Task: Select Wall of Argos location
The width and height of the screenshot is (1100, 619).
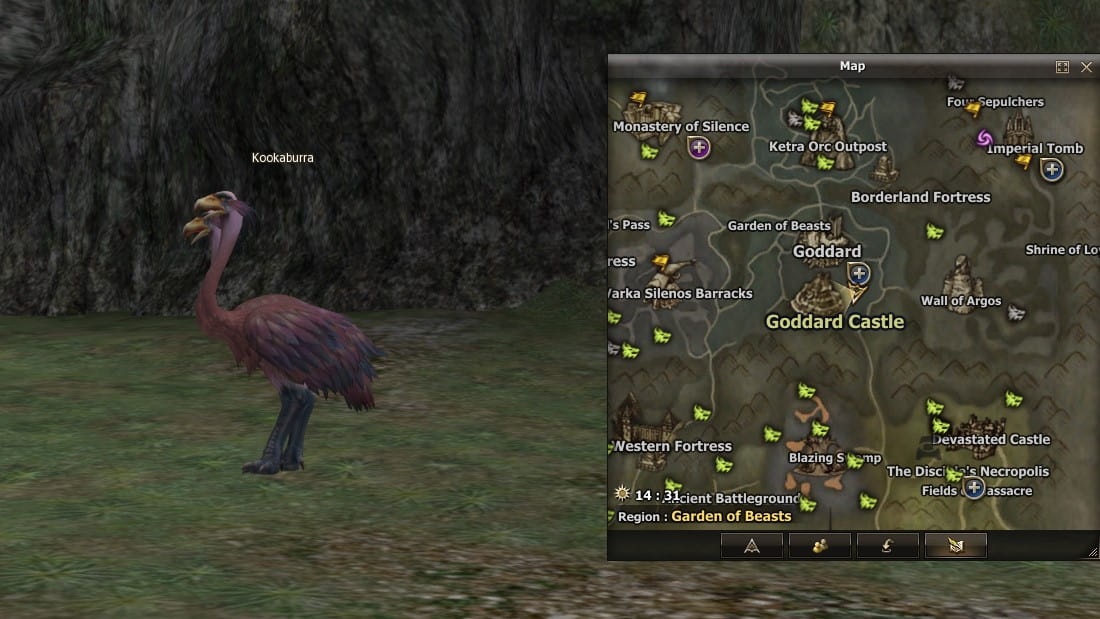Action: (960, 301)
